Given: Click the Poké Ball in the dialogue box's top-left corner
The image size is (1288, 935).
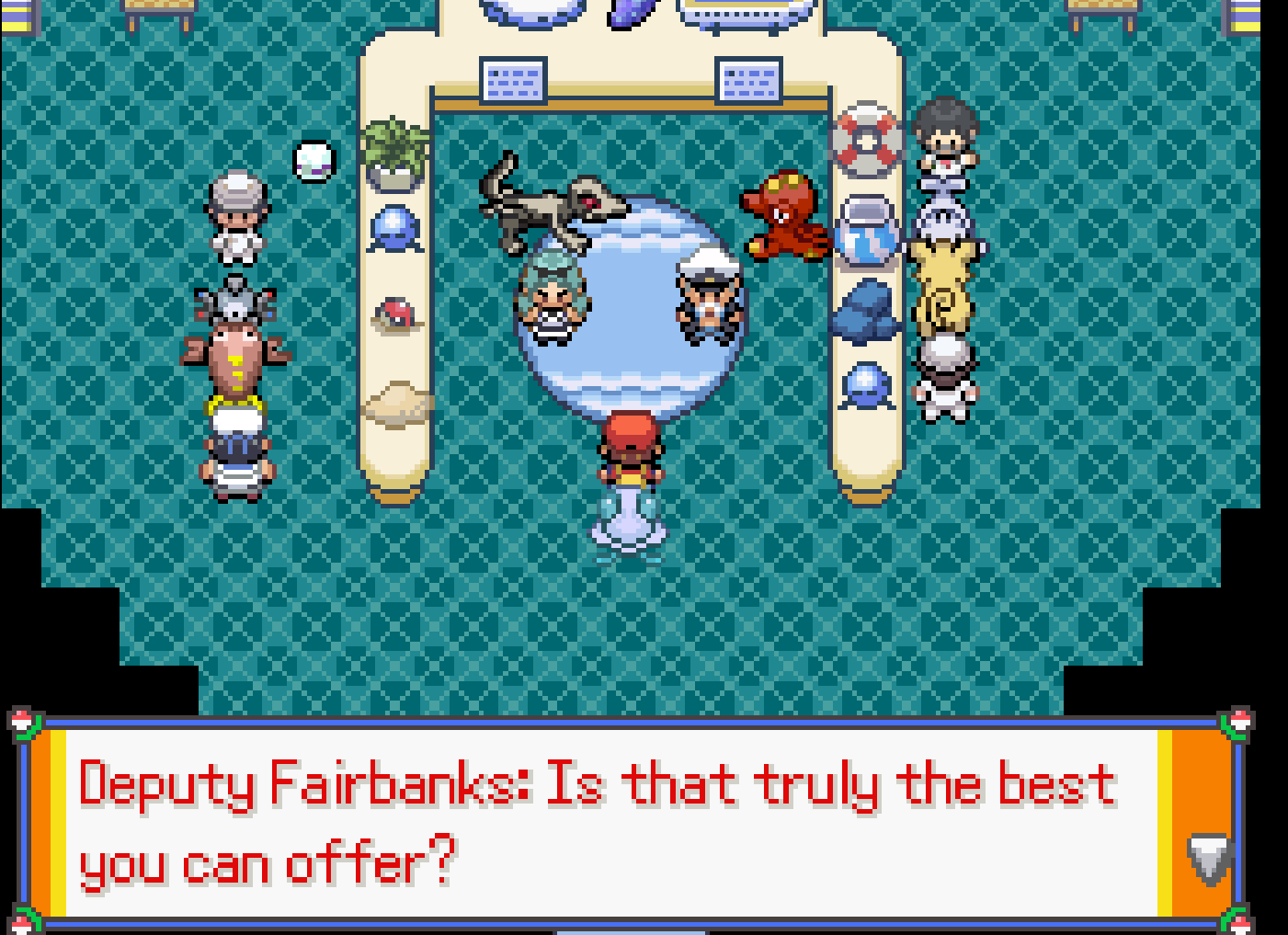Looking at the screenshot, I should tap(20, 724).
